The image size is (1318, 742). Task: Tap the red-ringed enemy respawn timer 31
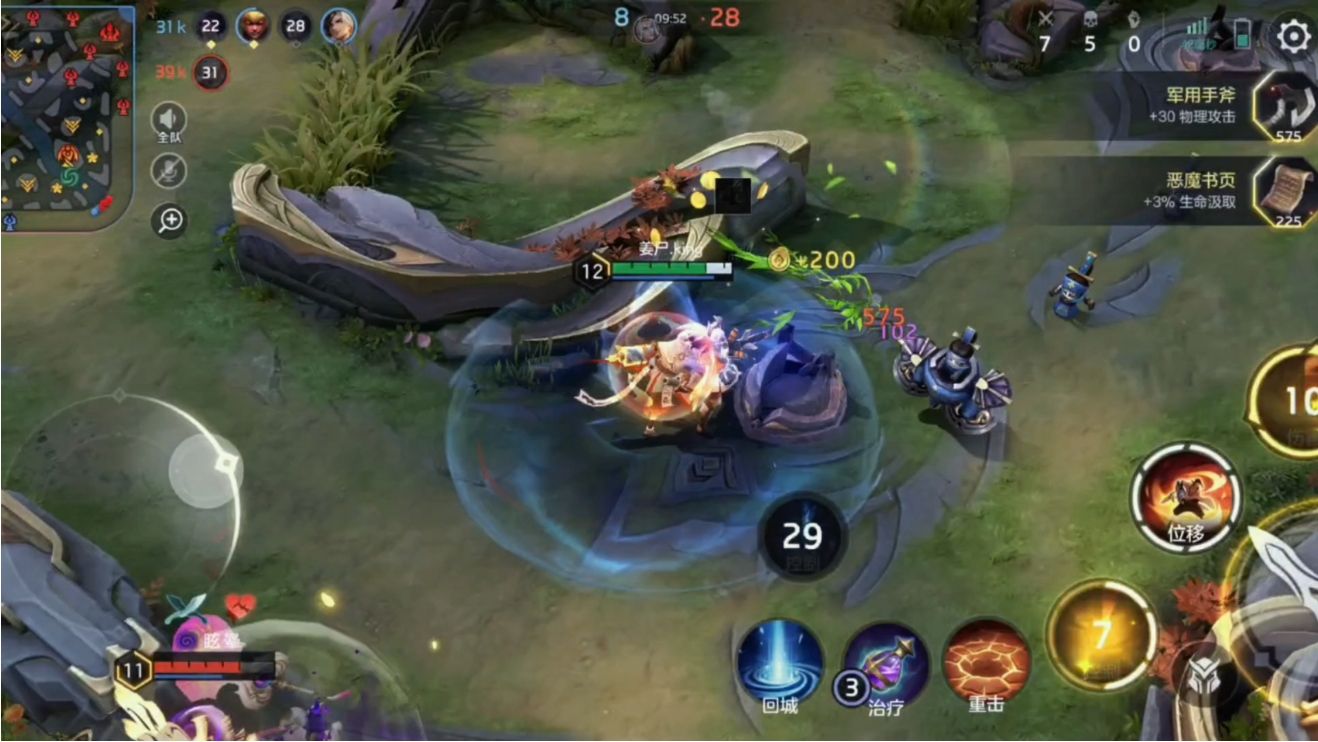click(x=211, y=72)
